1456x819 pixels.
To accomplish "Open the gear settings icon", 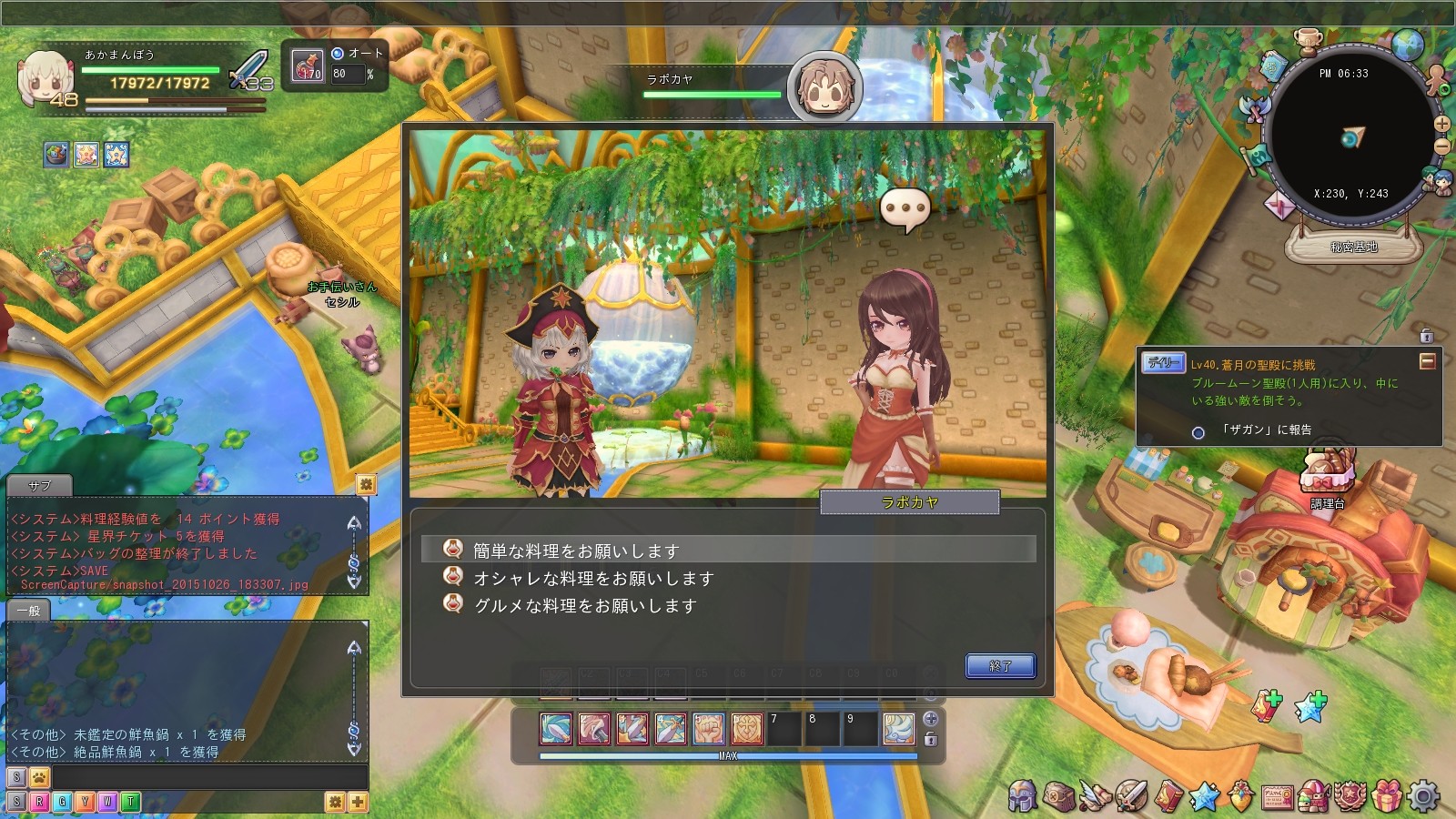I will point(1424,796).
